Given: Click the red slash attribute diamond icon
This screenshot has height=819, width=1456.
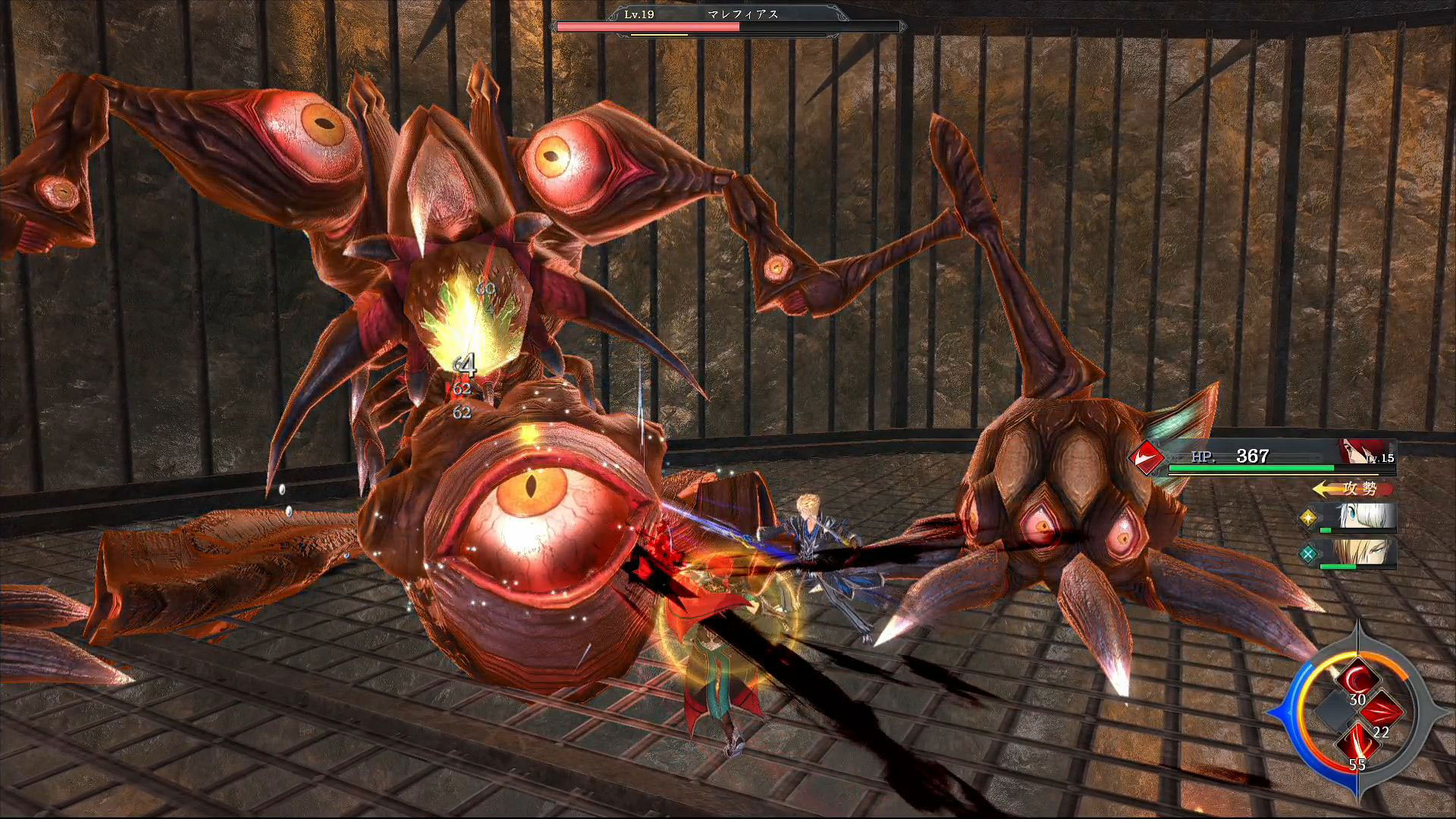Looking at the screenshot, I should pos(1146,457).
